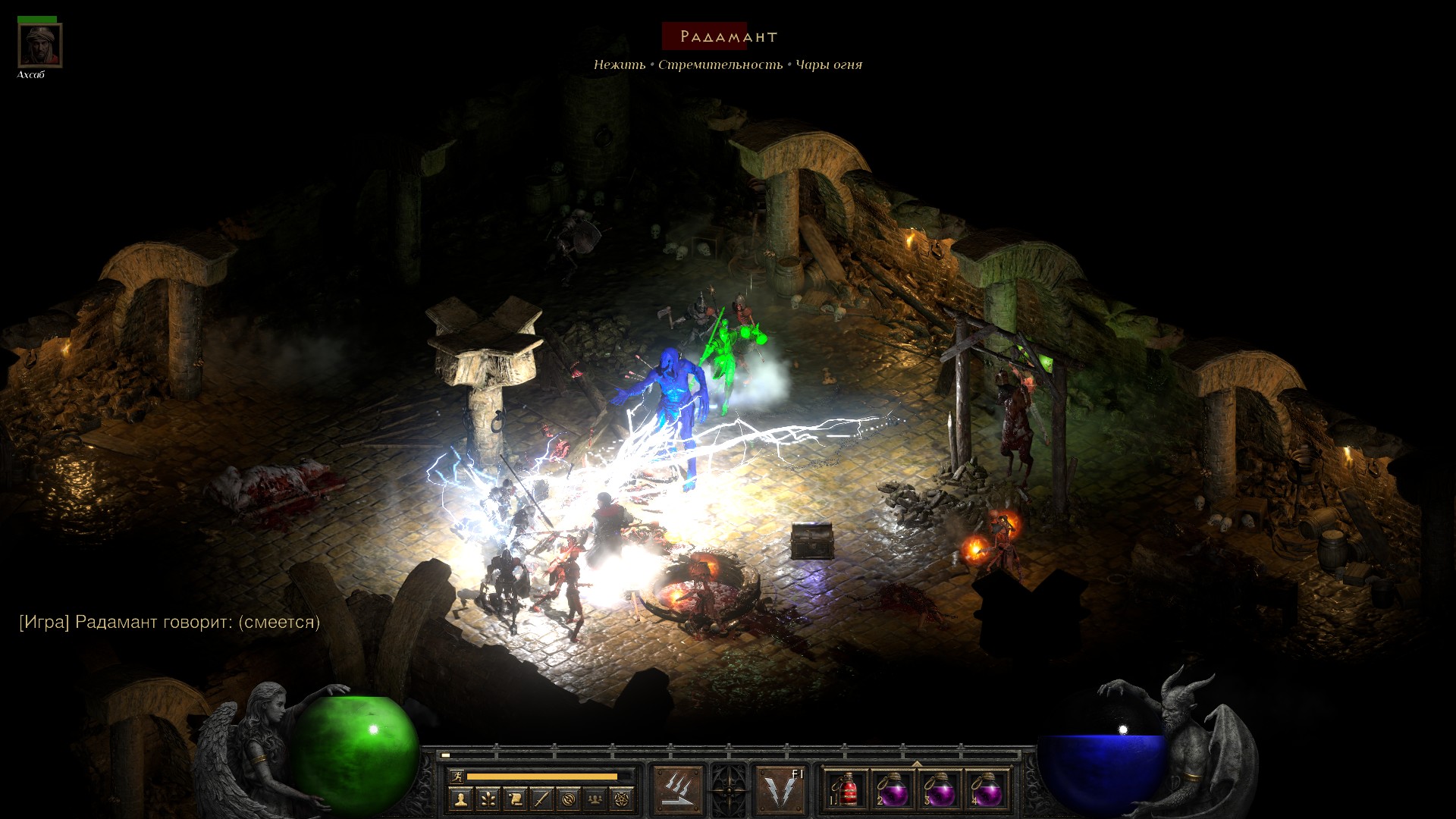
Task: Use the red potion in belt slot 1
Action: click(x=846, y=791)
